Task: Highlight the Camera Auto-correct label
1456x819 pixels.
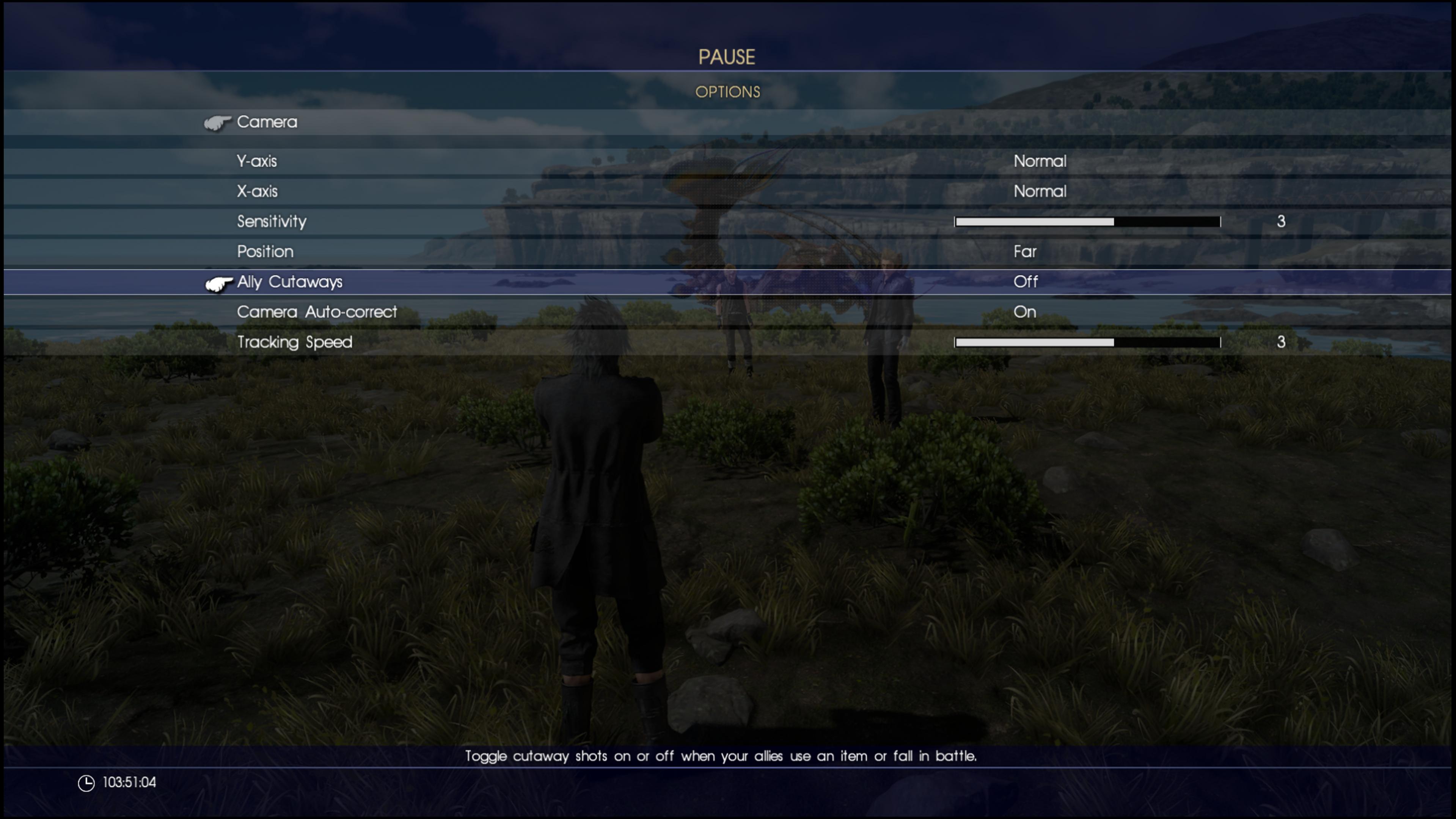Action: [x=317, y=312]
